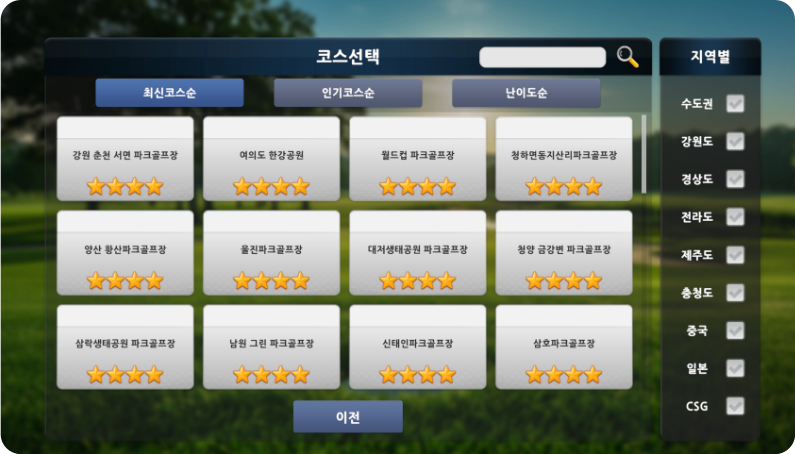
Task: Go back with the 이전 button
Action: click(348, 416)
